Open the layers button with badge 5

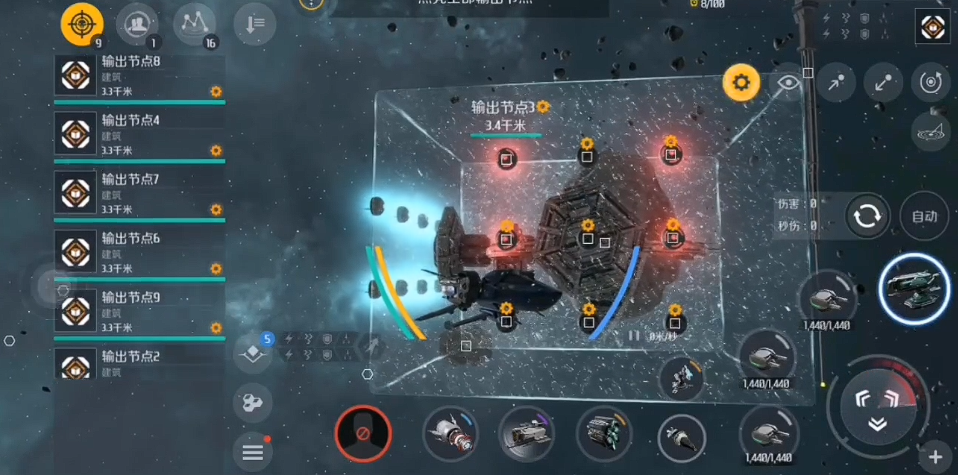(x=254, y=354)
